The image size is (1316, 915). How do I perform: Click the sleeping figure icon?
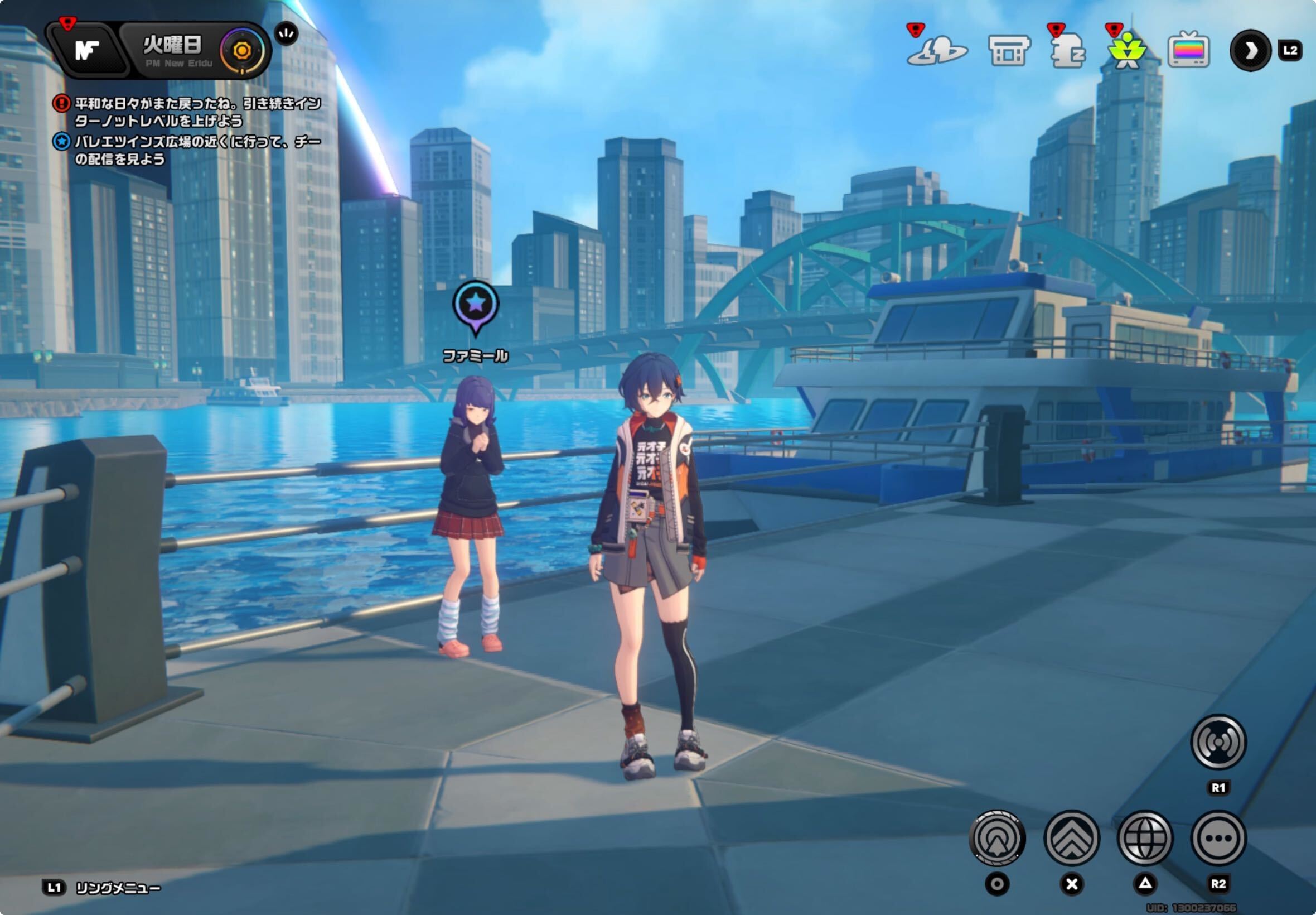tap(1068, 51)
